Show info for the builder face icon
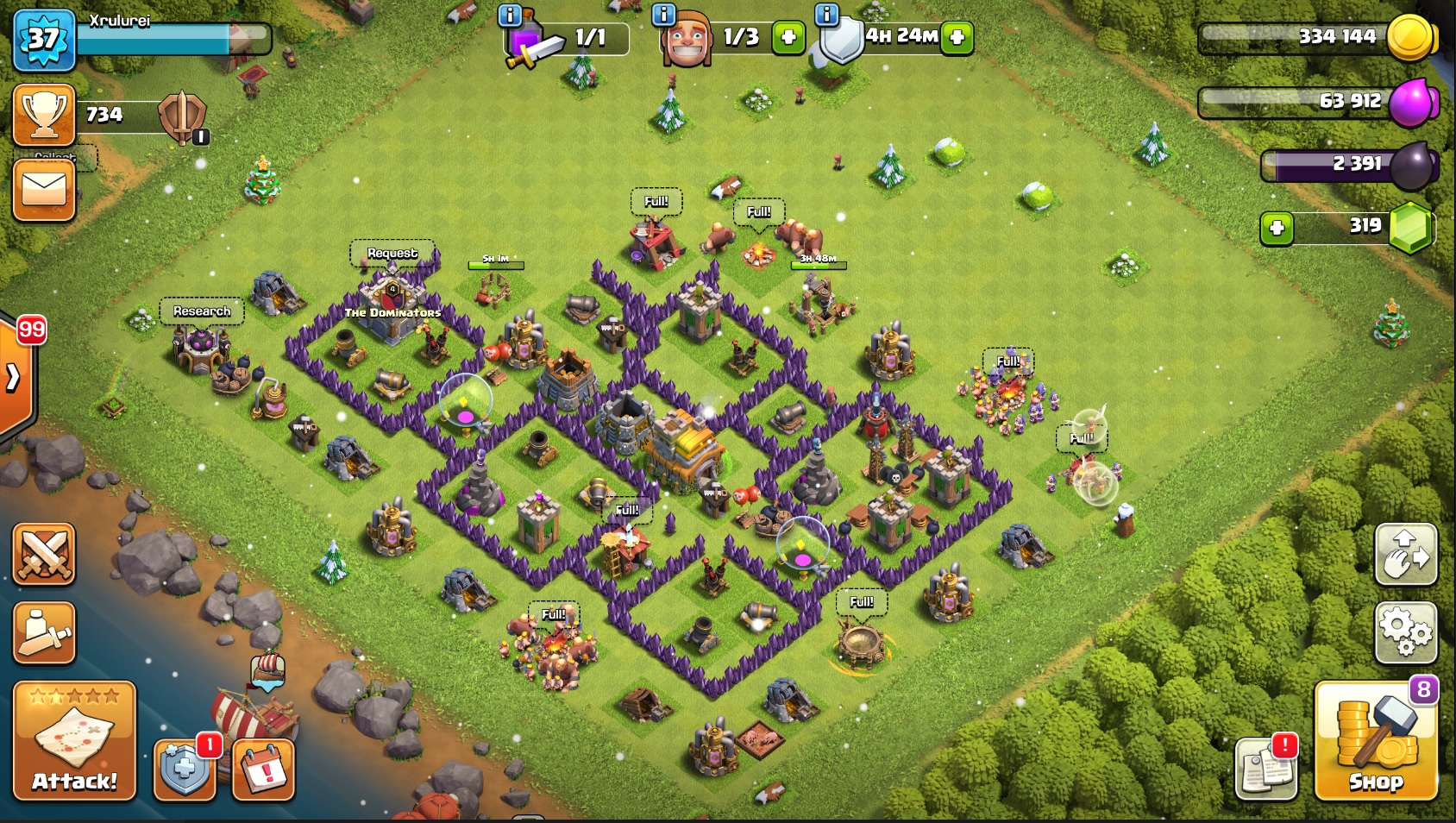 click(x=663, y=15)
